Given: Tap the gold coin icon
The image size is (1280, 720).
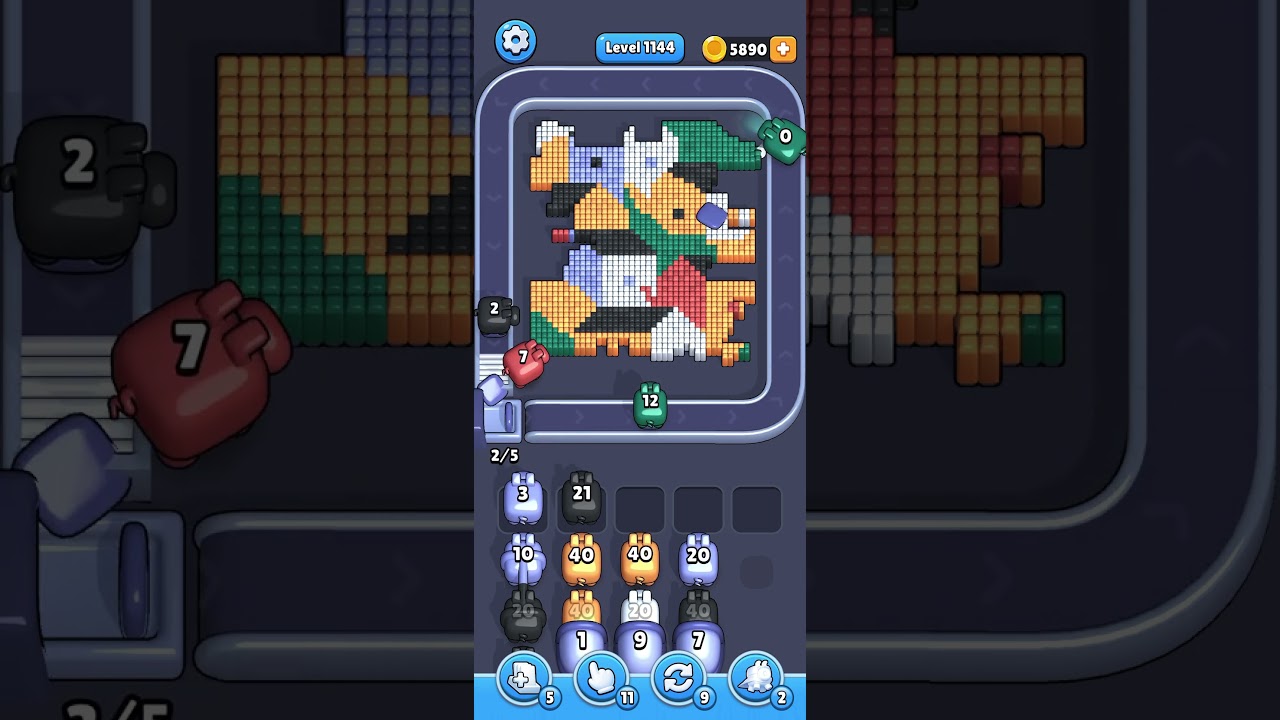Looking at the screenshot, I should 714,48.
